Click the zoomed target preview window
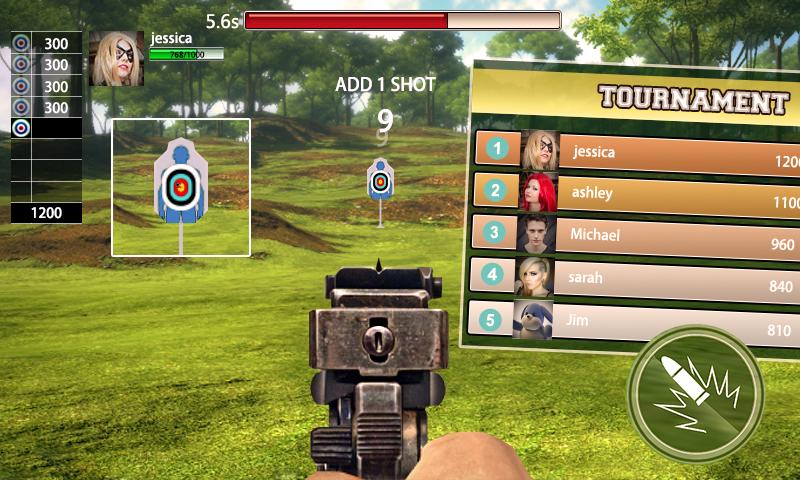 [181, 187]
